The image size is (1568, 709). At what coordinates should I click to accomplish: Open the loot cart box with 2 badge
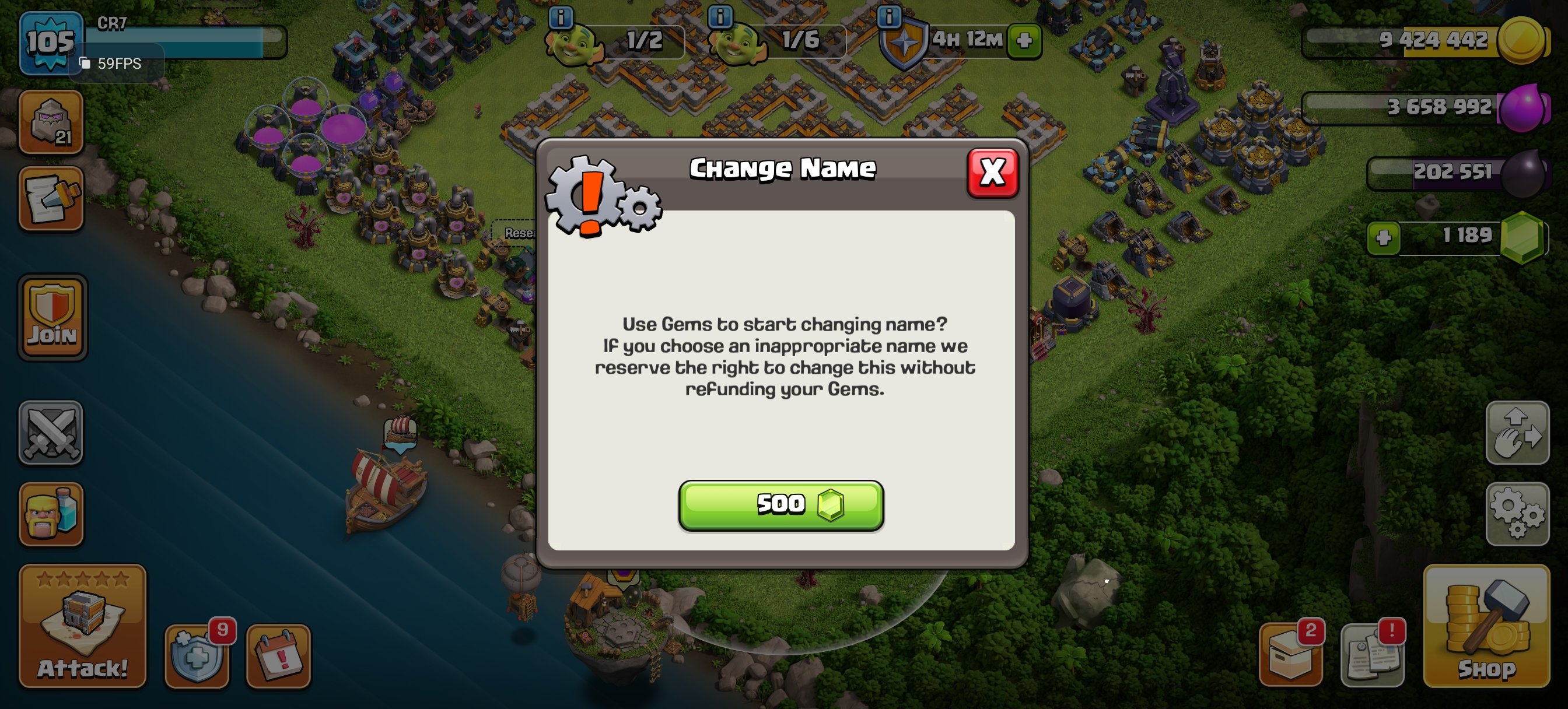pos(1293,656)
